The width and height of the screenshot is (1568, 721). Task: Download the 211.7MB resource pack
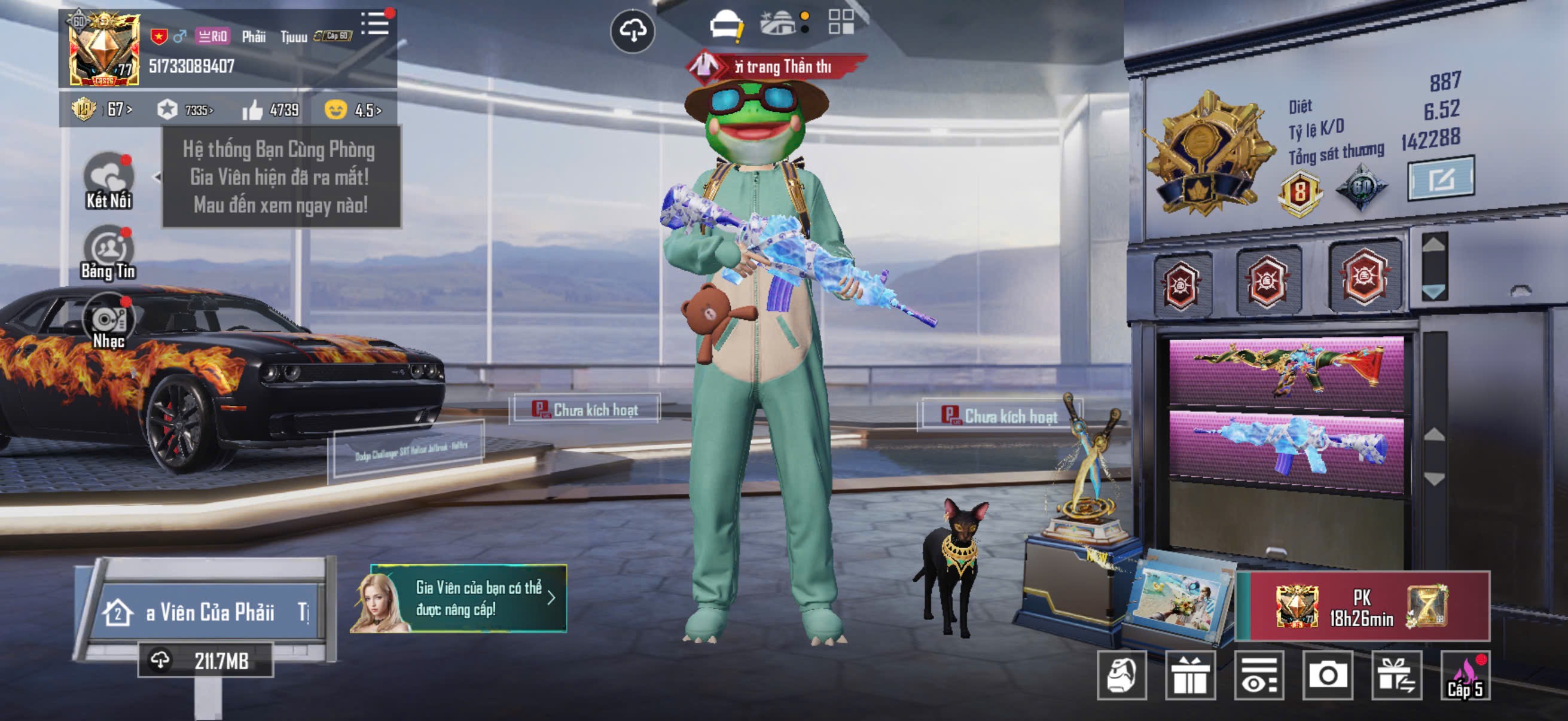[x=205, y=660]
